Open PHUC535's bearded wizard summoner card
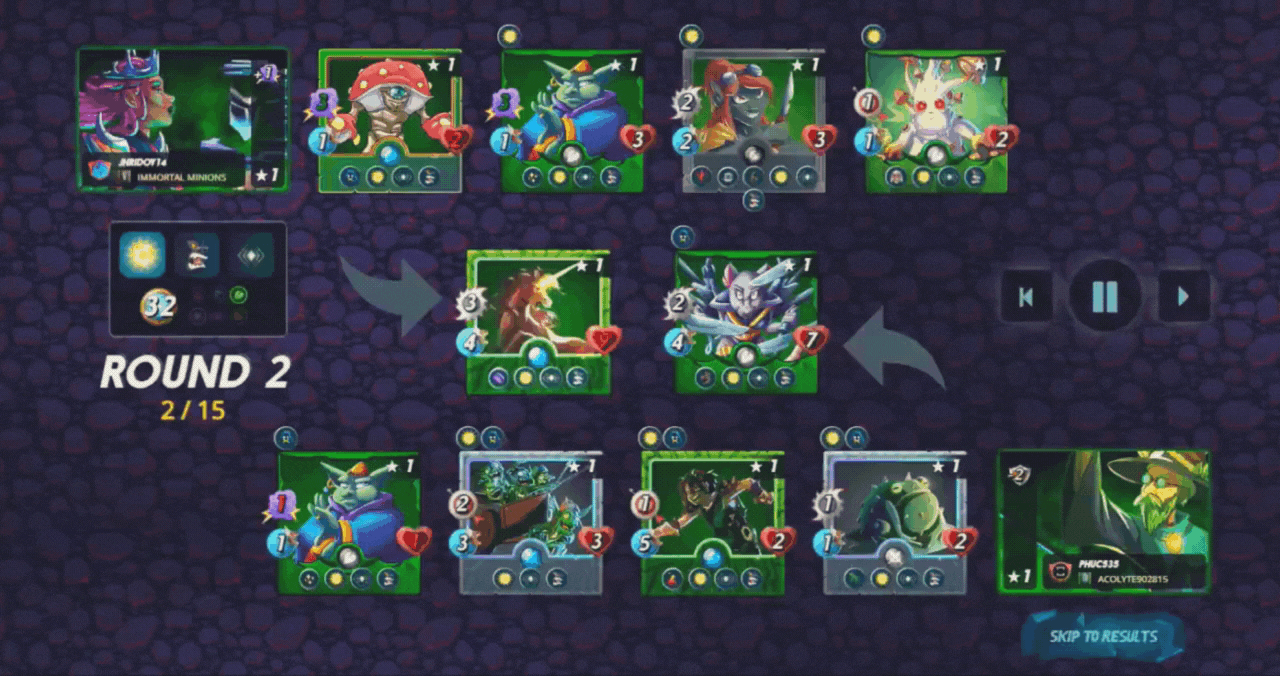The height and width of the screenshot is (676, 1280). tap(1104, 520)
